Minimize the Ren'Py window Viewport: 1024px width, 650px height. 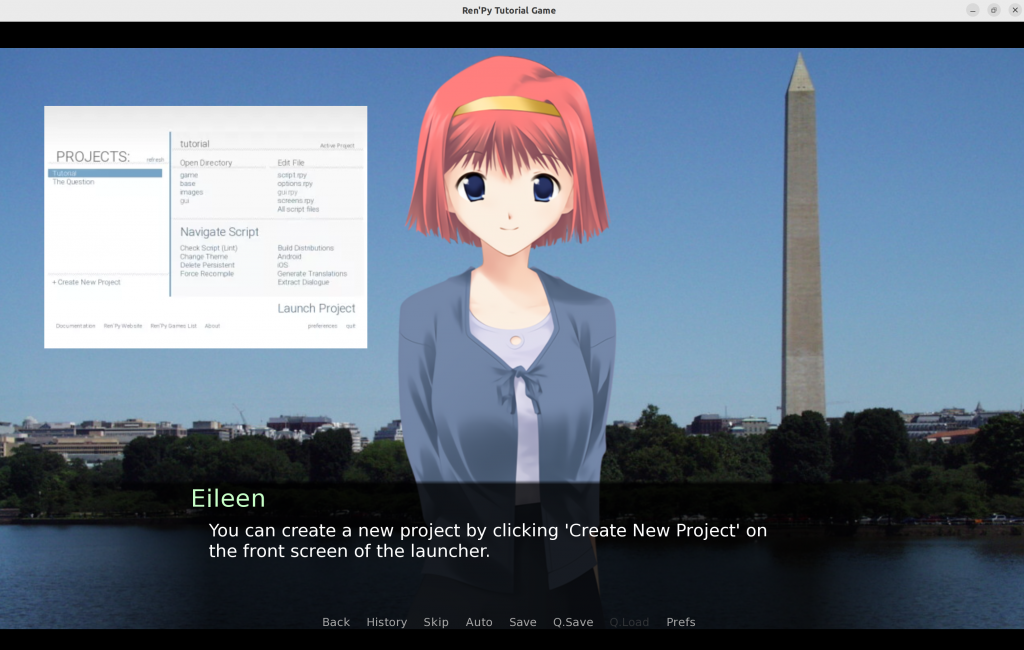click(x=973, y=10)
